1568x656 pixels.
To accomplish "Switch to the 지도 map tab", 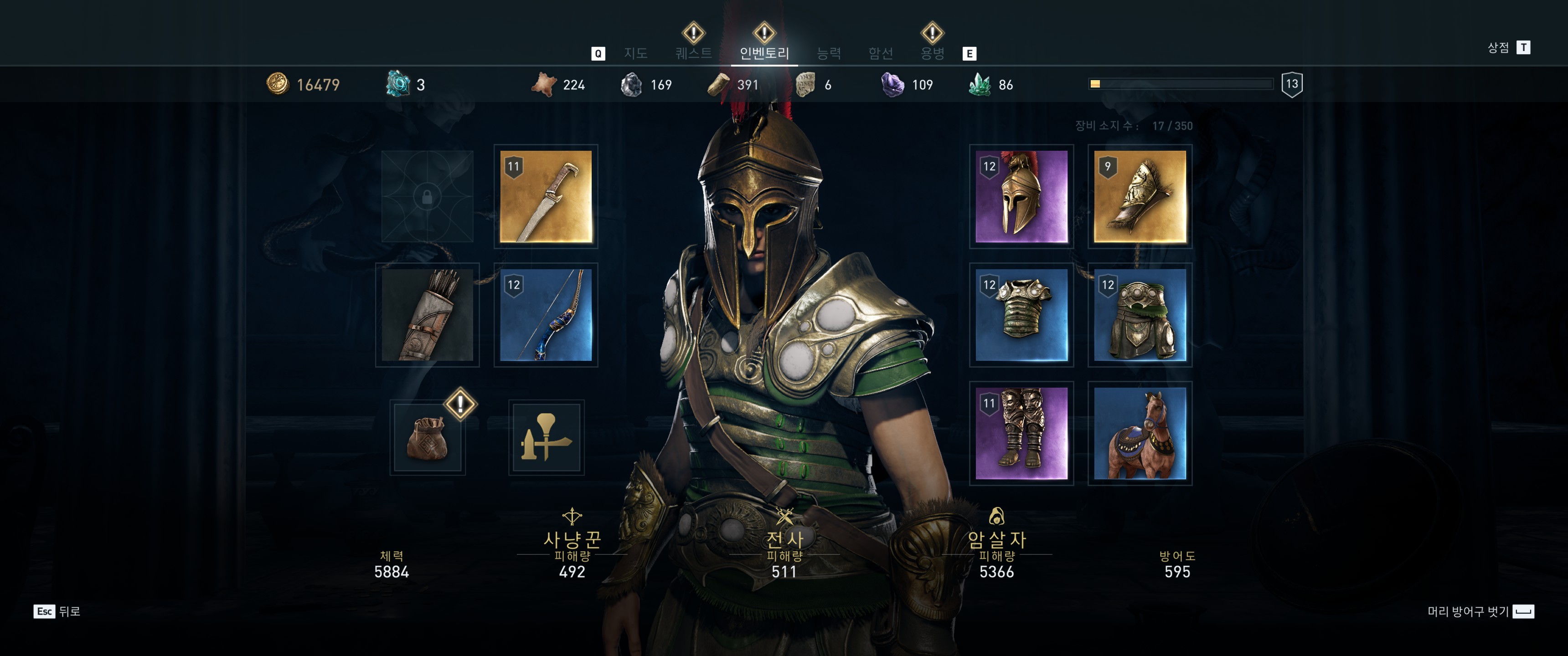I will pyautogui.click(x=635, y=54).
